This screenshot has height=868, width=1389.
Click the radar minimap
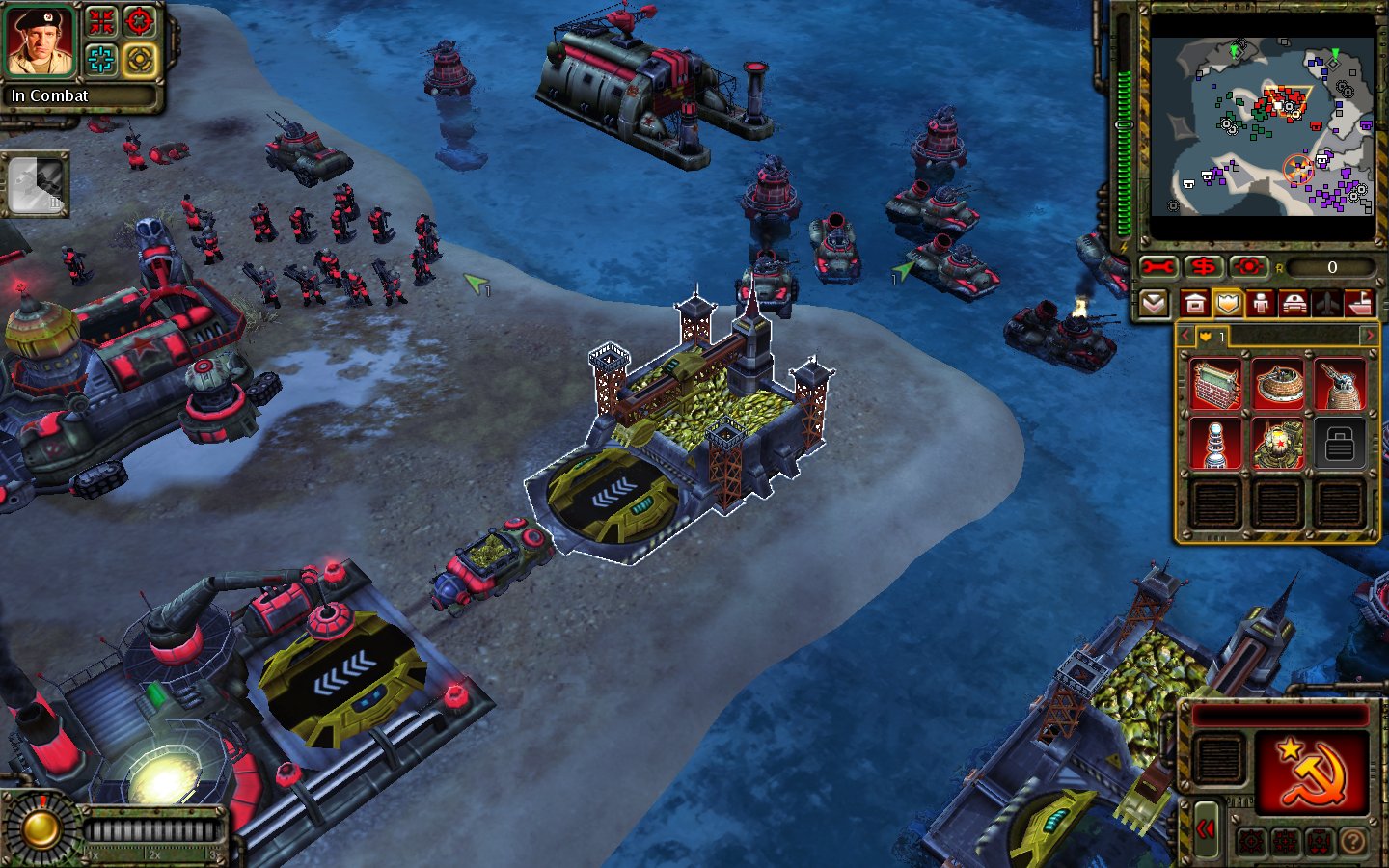click(x=1262, y=125)
